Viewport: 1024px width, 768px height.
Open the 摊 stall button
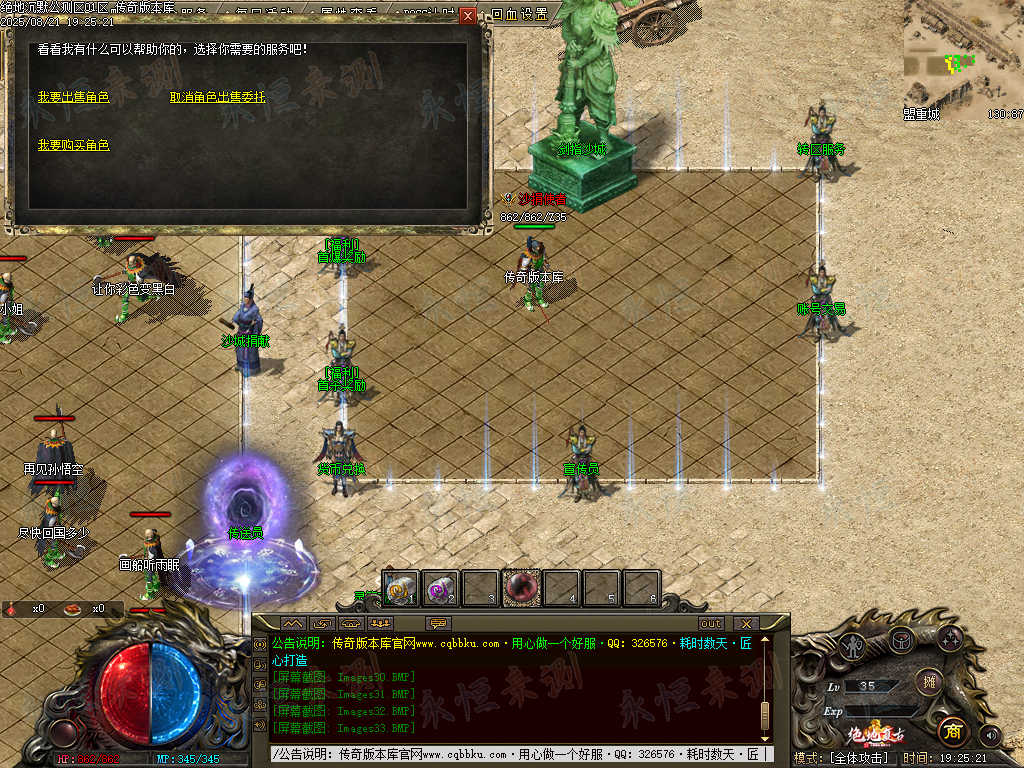tap(928, 681)
